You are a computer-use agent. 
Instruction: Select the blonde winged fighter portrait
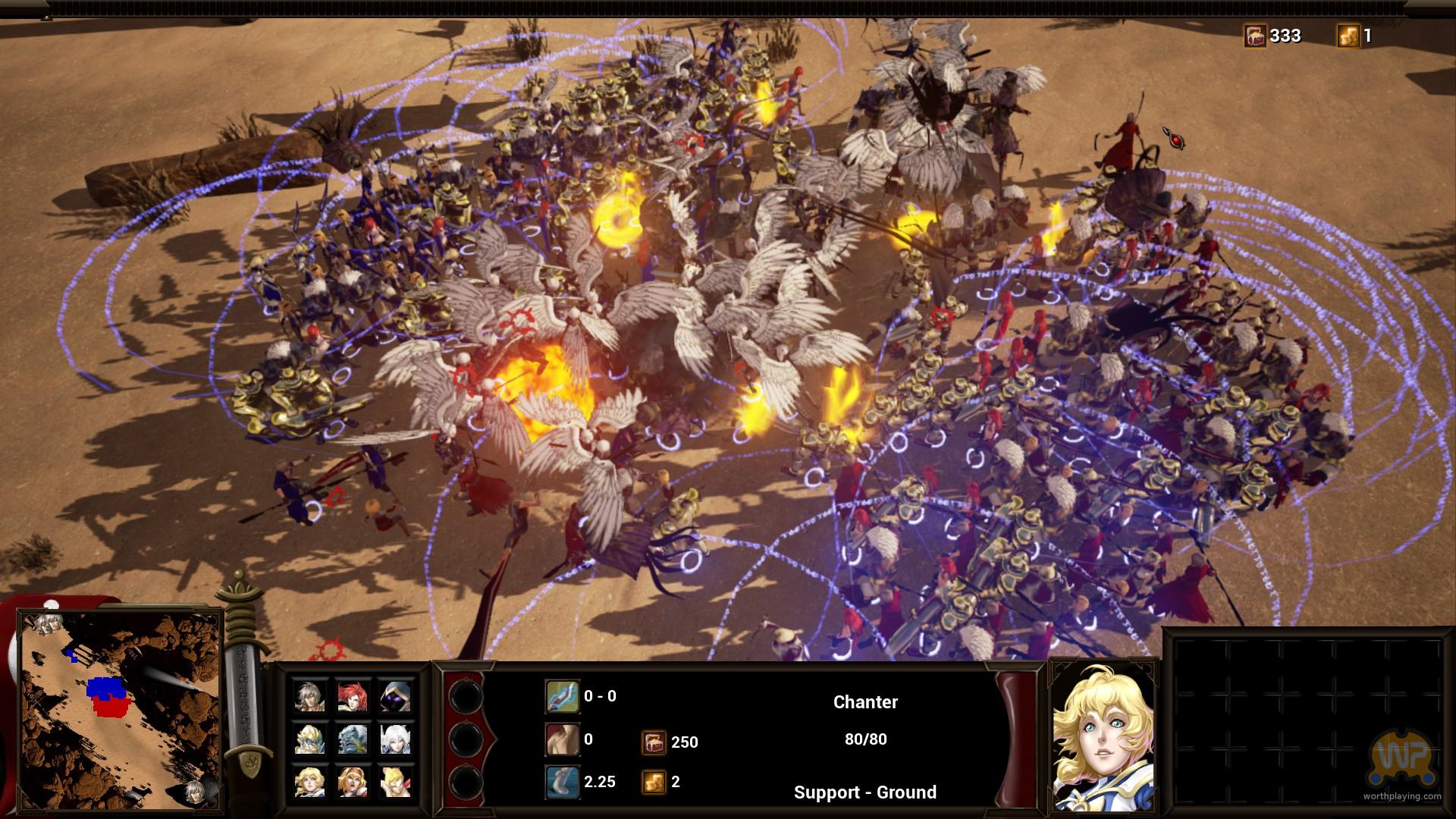coord(394,782)
